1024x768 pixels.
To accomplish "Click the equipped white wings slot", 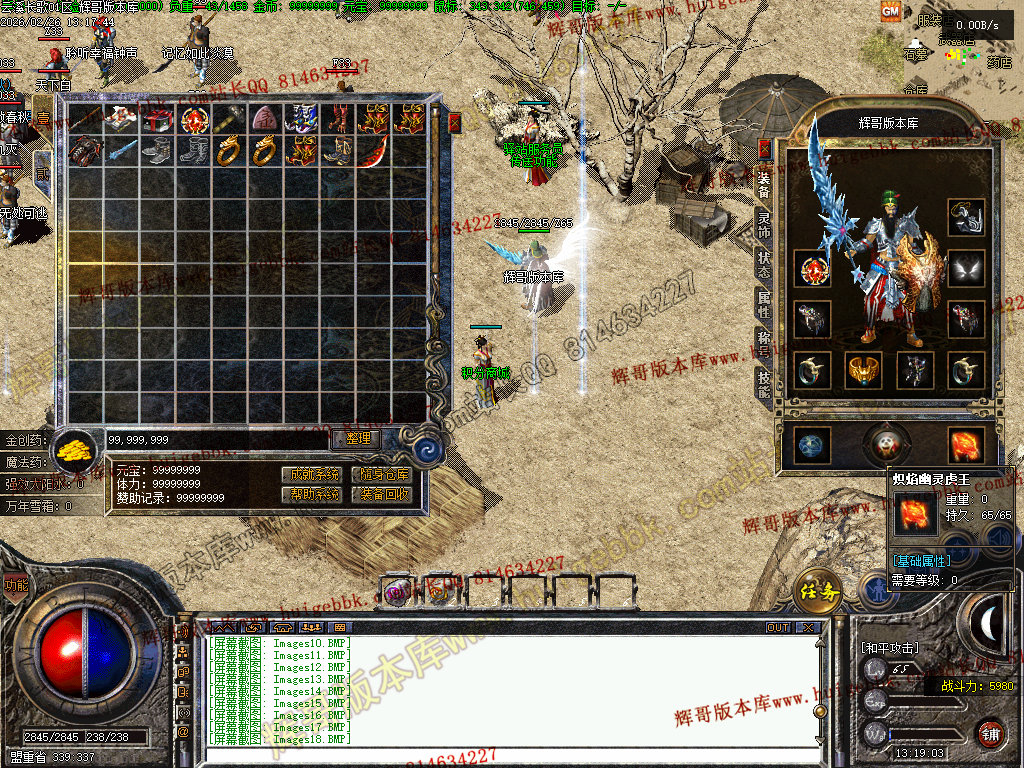I will 966,267.
